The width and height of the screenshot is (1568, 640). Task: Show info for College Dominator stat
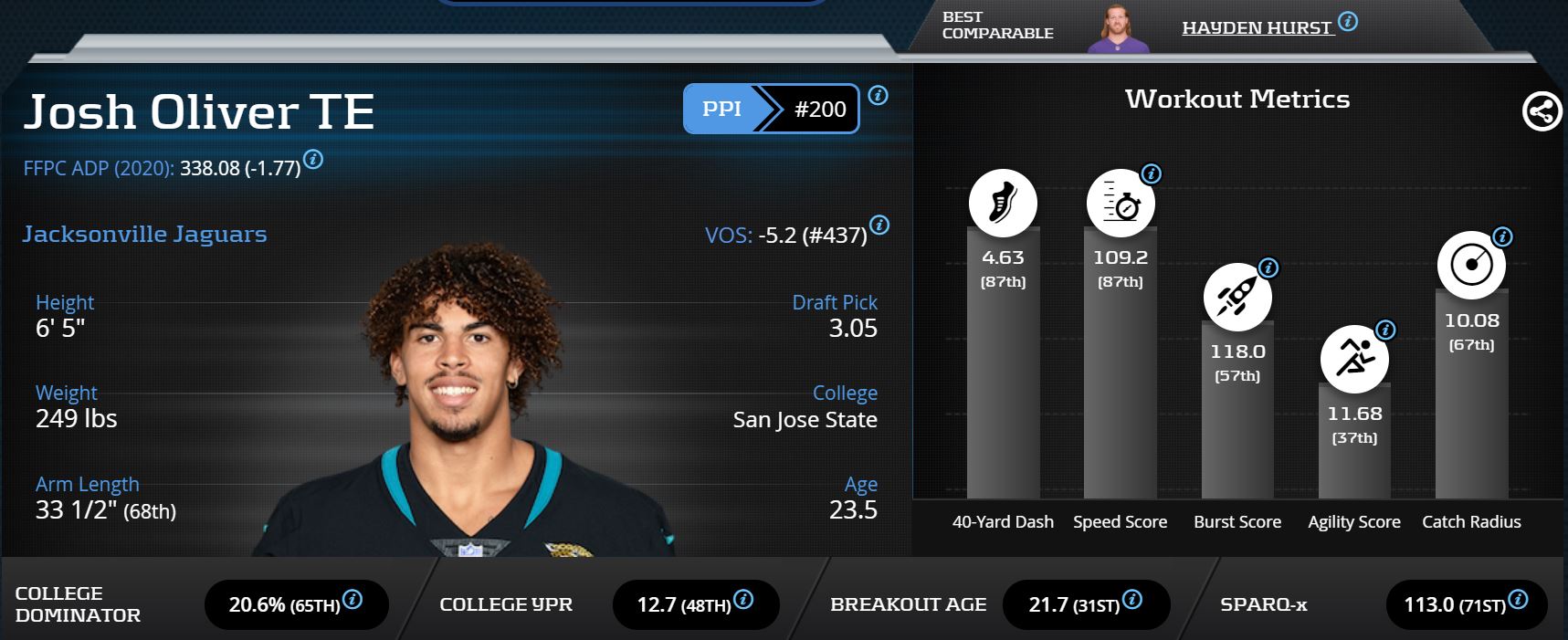352,600
